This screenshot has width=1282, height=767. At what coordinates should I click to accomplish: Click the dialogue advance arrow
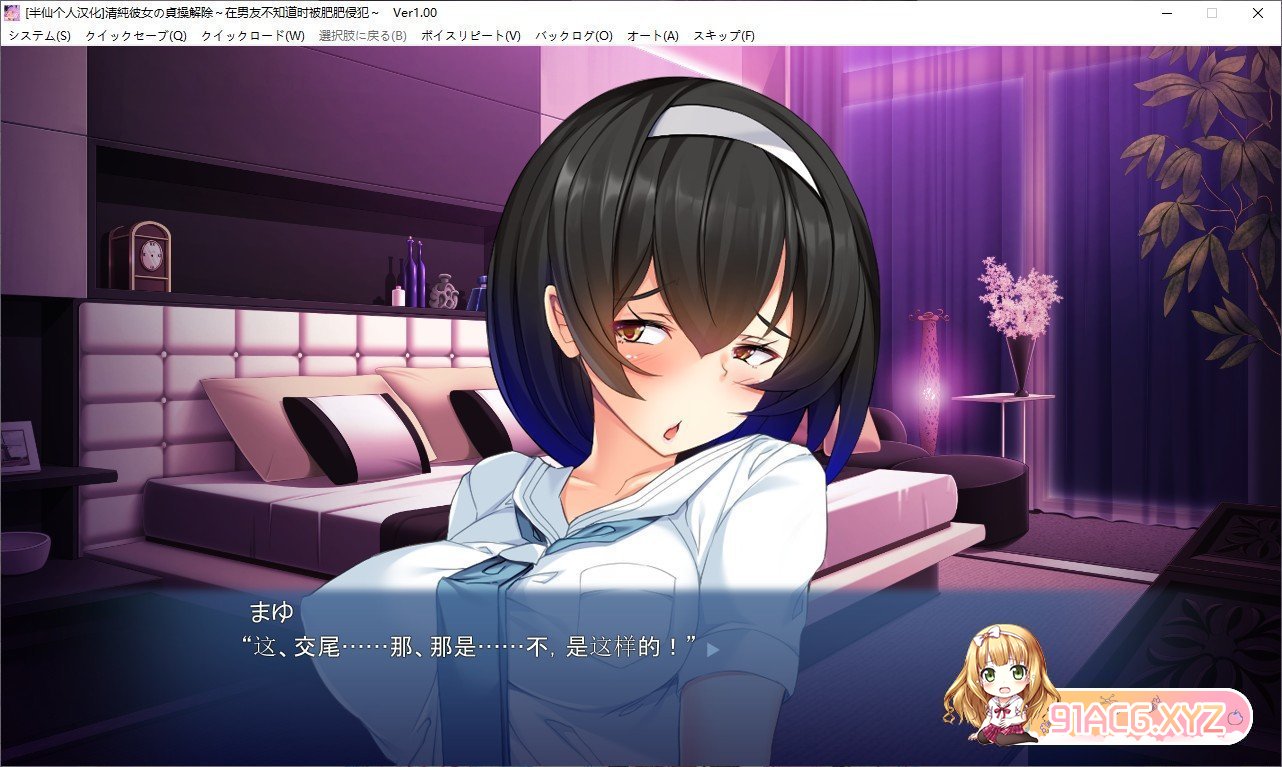pos(714,646)
